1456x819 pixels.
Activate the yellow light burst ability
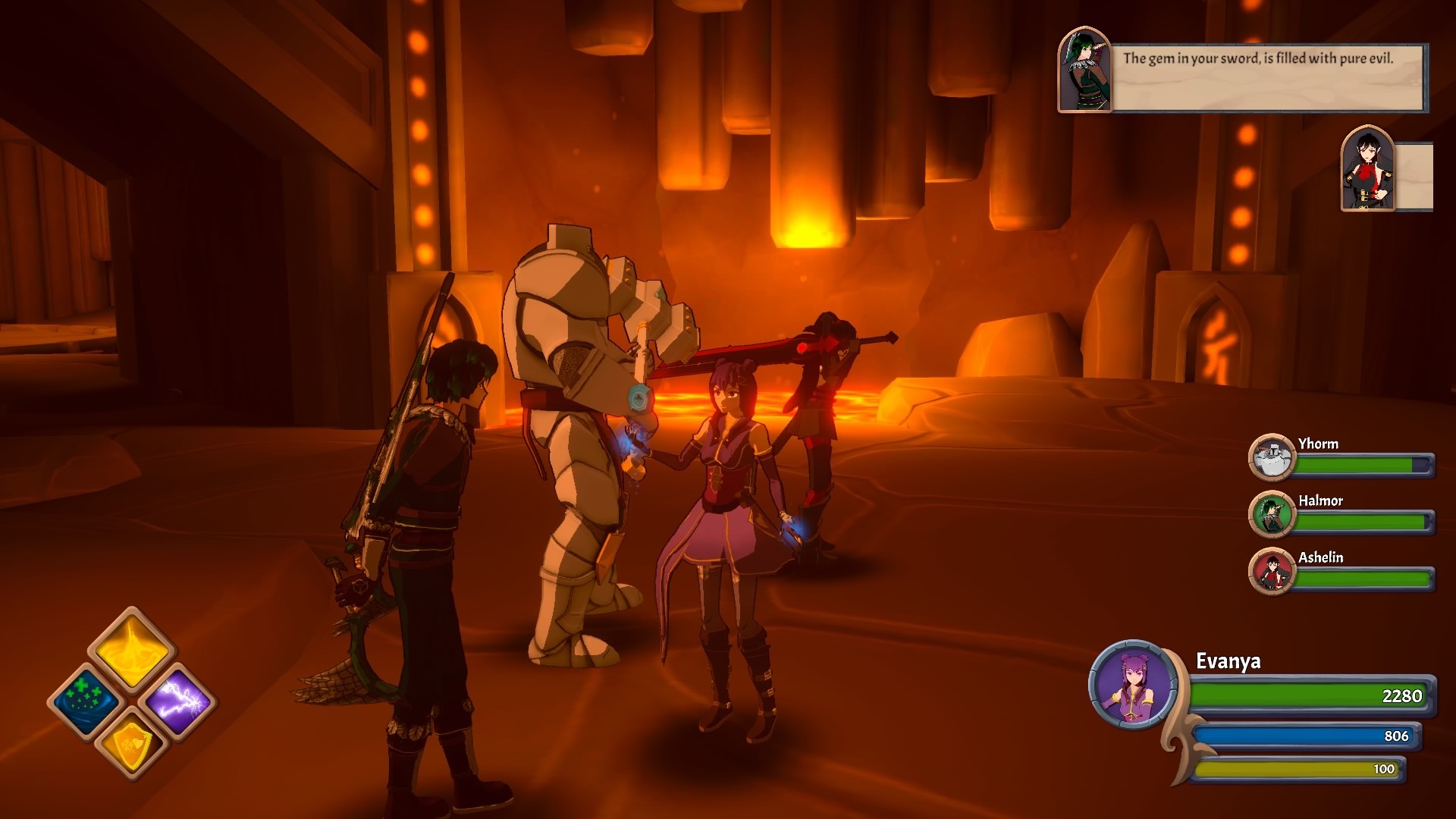click(132, 648)
